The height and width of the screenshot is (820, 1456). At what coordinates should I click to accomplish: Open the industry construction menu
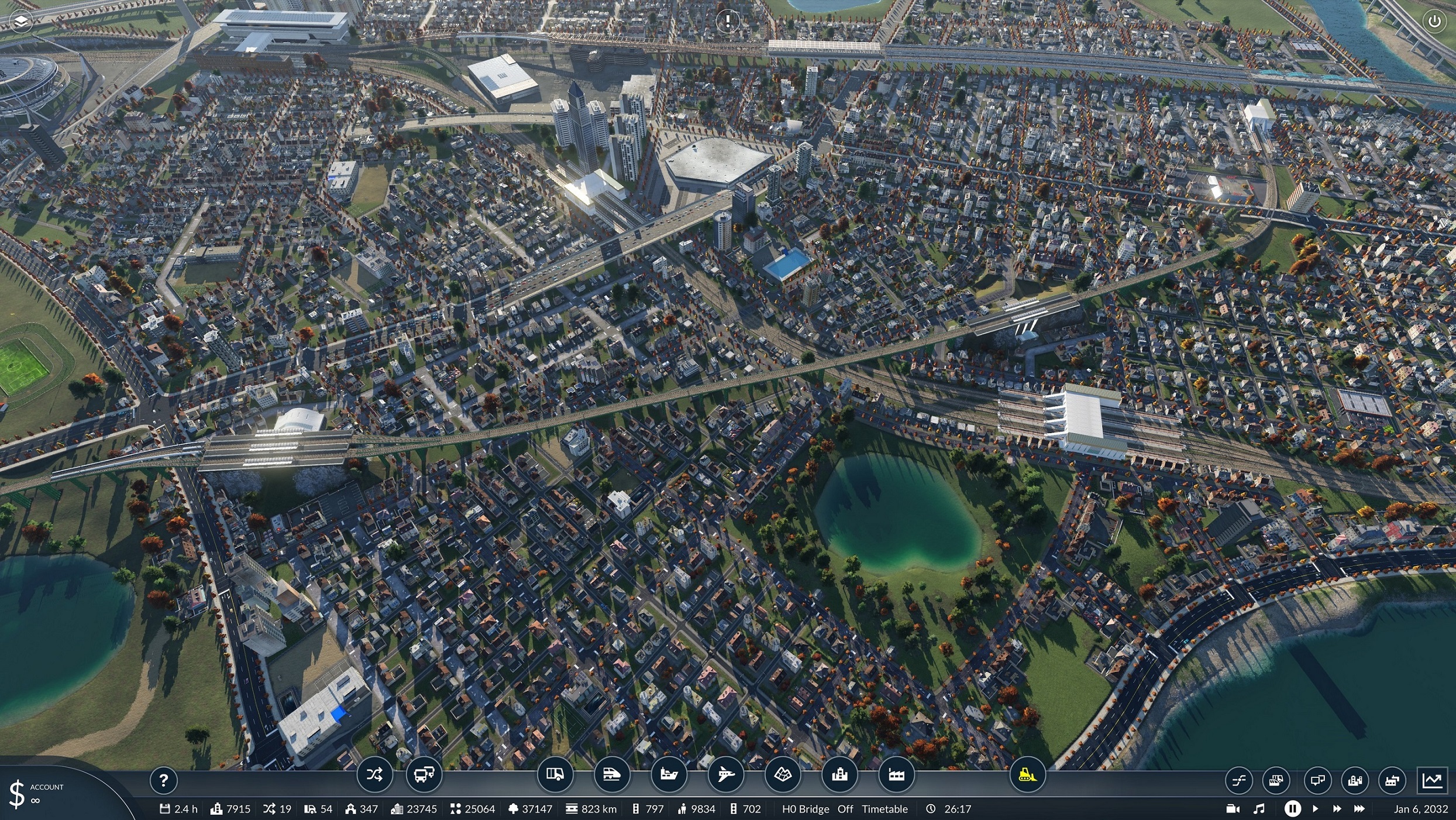tap(897, 774)
